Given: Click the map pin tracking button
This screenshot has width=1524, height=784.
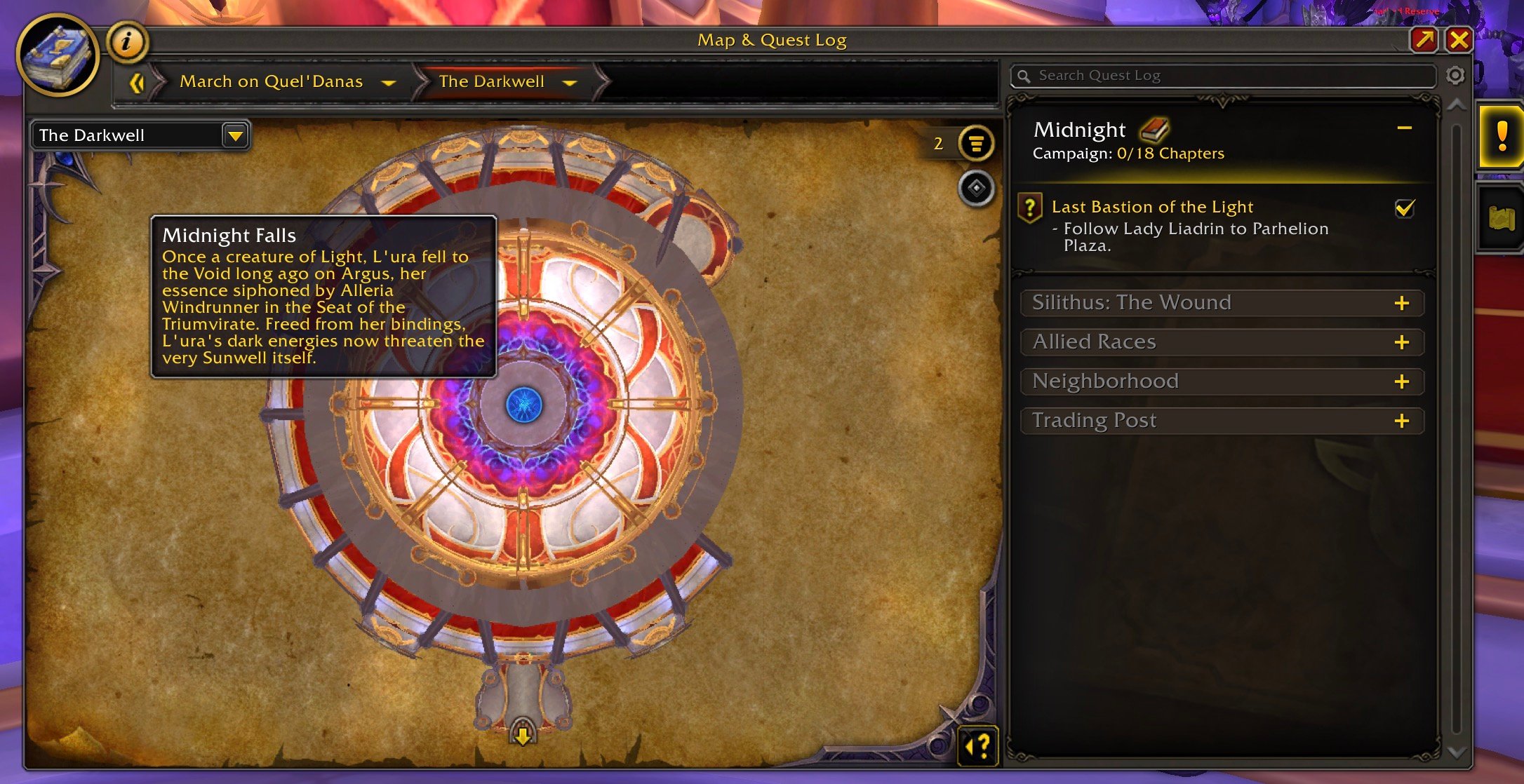Looking at the screenshot, I should [976, 188].
